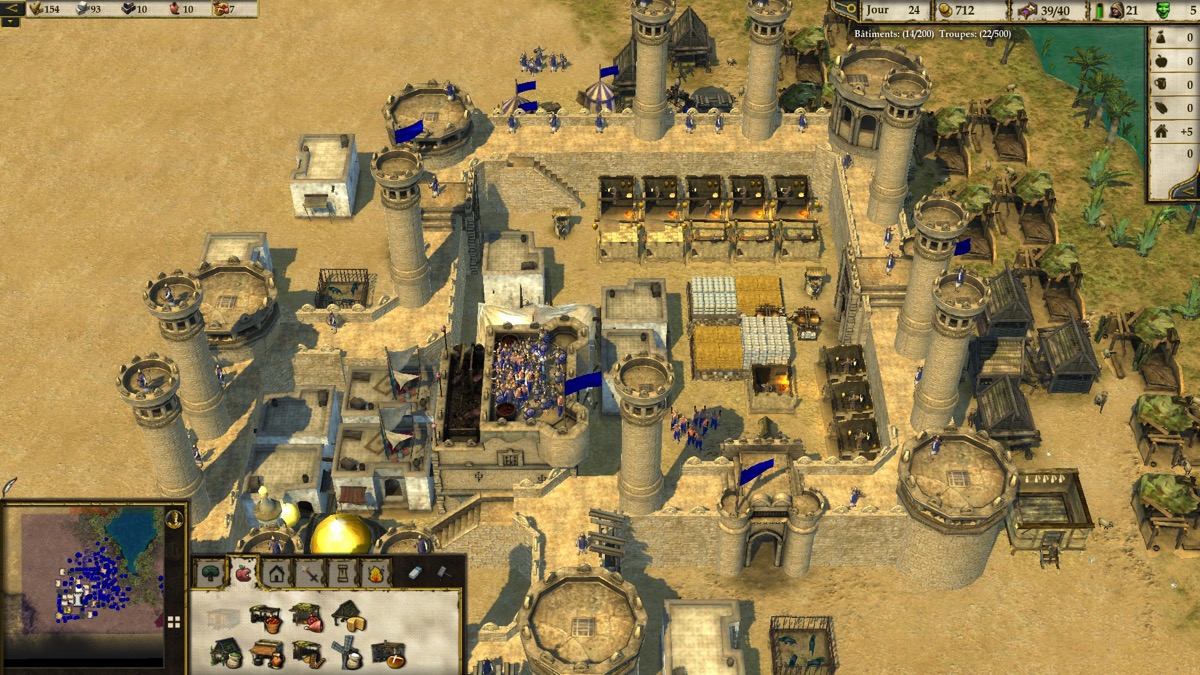Select the cheese dairy farm building
The width and height of the screenshot is (1200, 675).
[x=348, y=616]
